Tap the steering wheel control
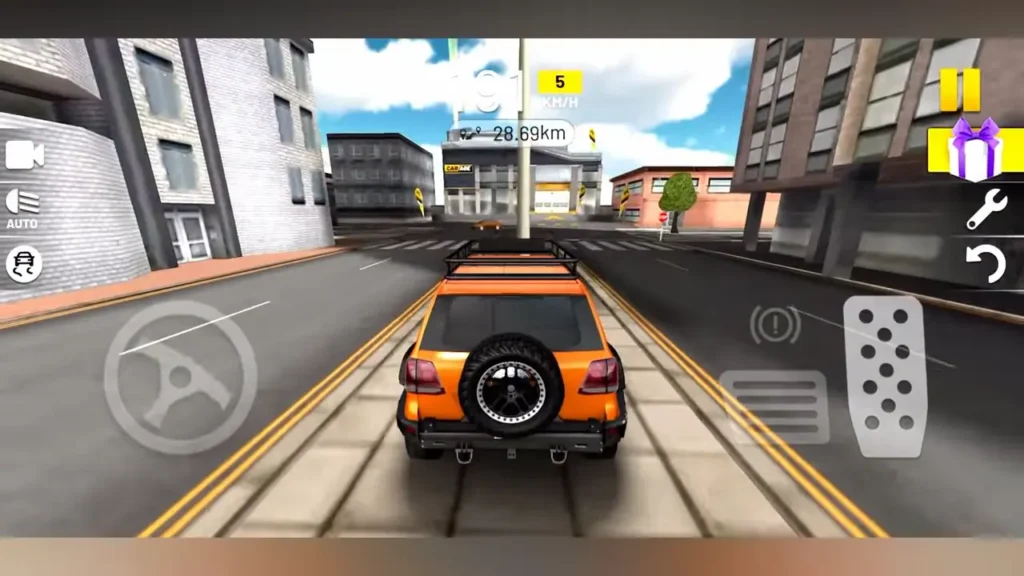 pos(180,377)
